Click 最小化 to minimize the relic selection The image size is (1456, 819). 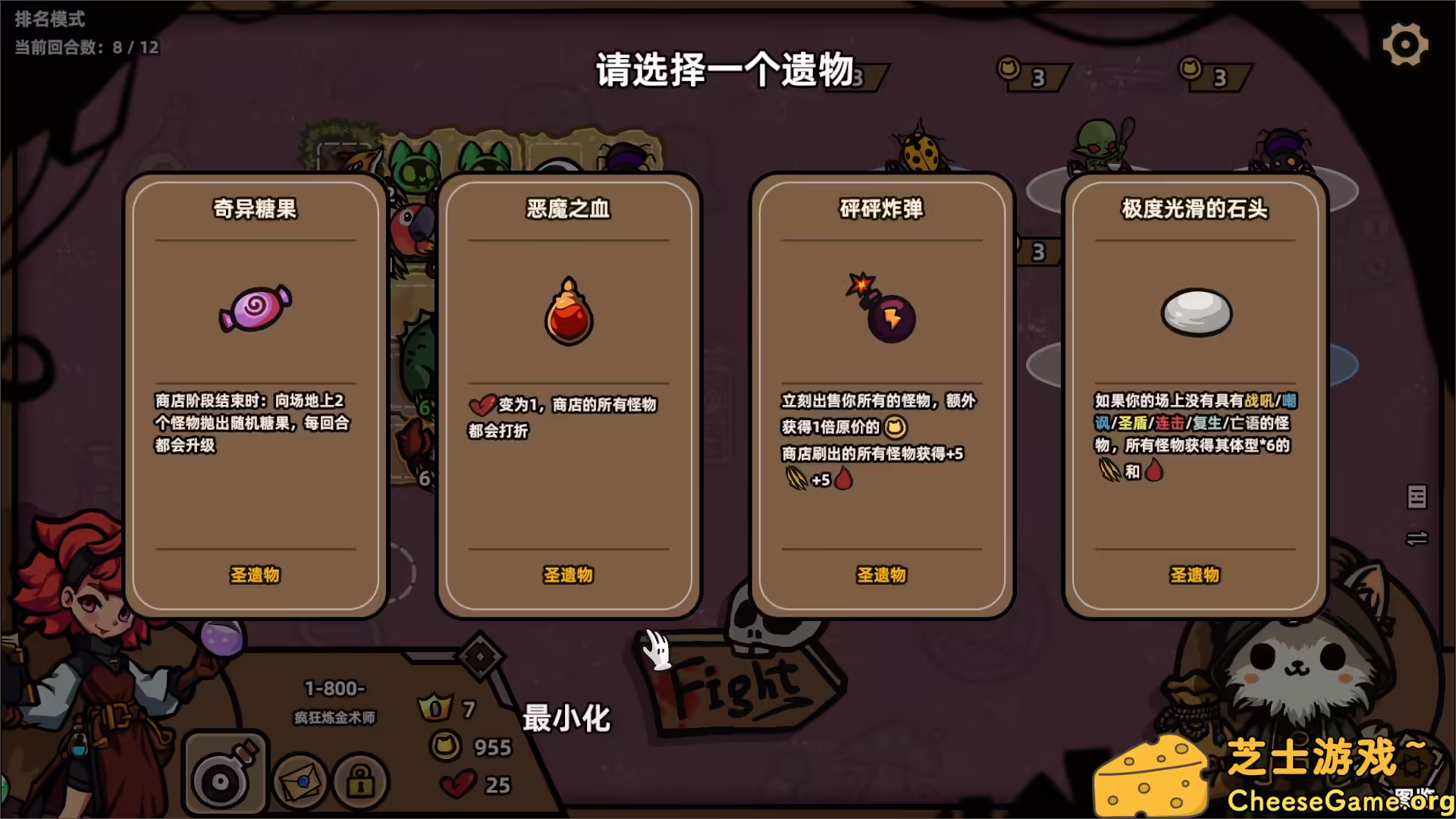pyautogui.click(x=566, y=718)
